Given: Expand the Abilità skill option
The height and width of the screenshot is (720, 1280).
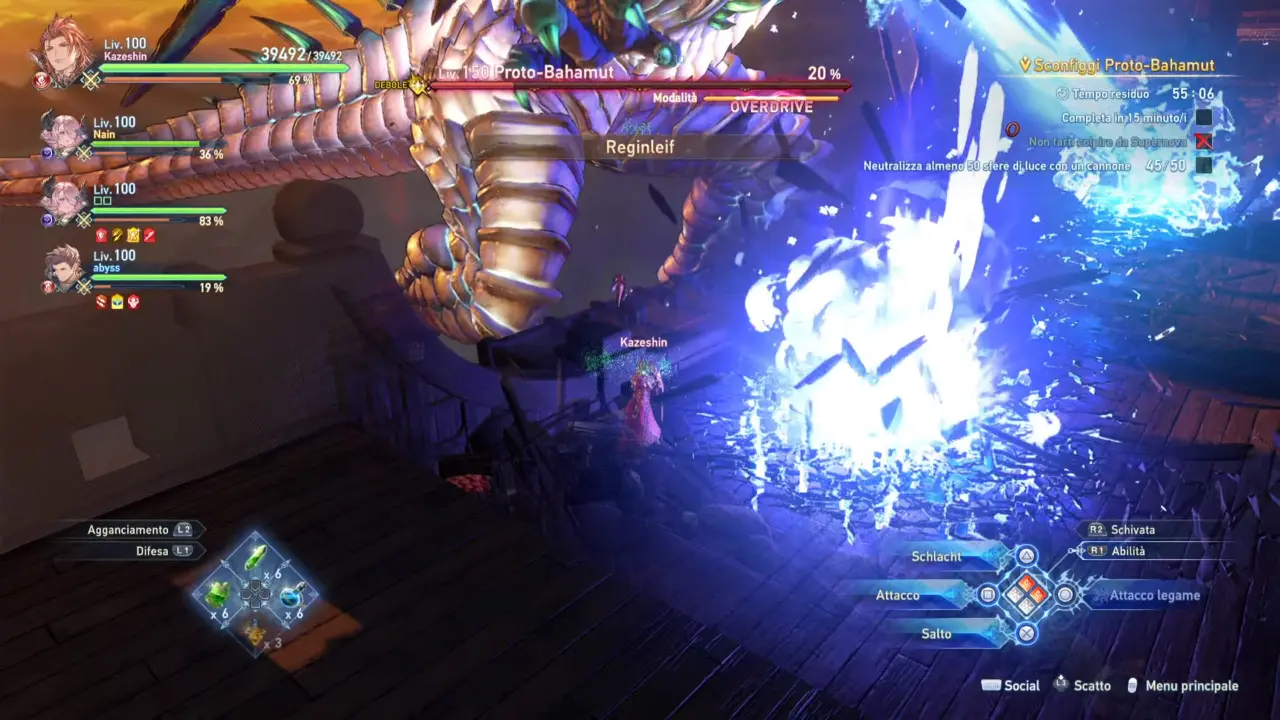Looking at the screenshot, I should pos(1128,551).
